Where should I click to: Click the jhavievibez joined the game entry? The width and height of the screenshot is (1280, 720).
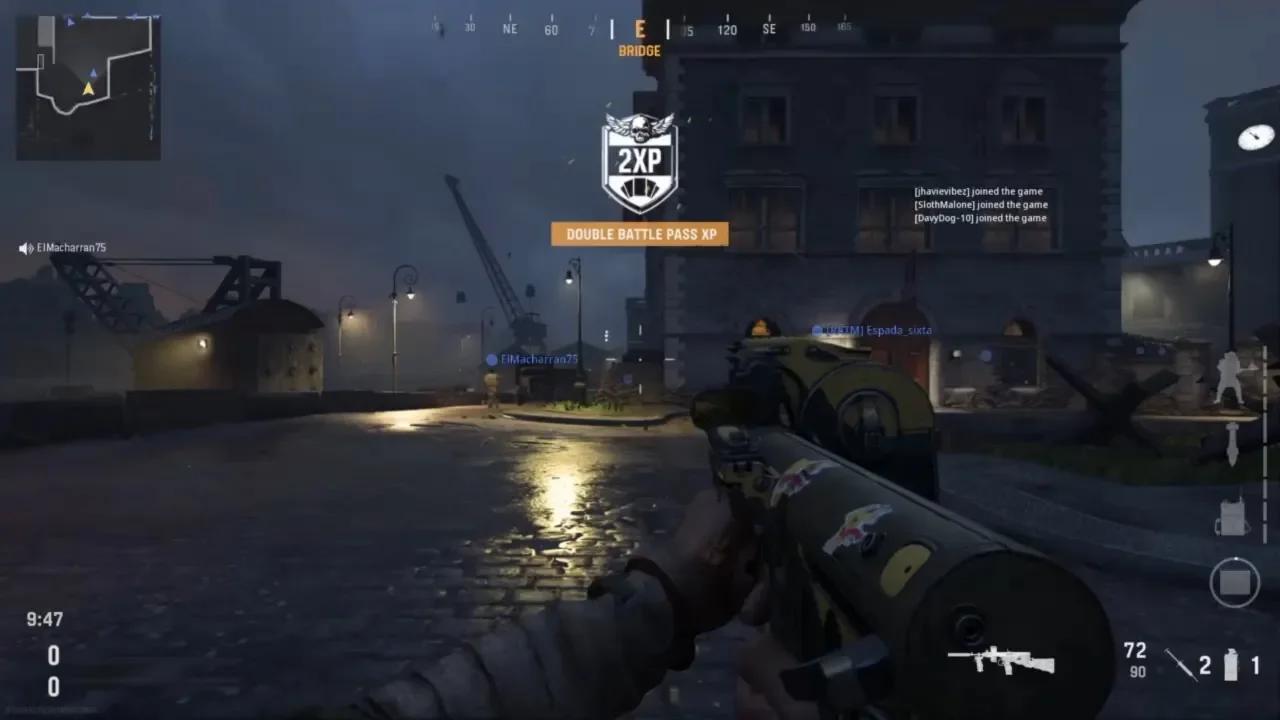978,190
